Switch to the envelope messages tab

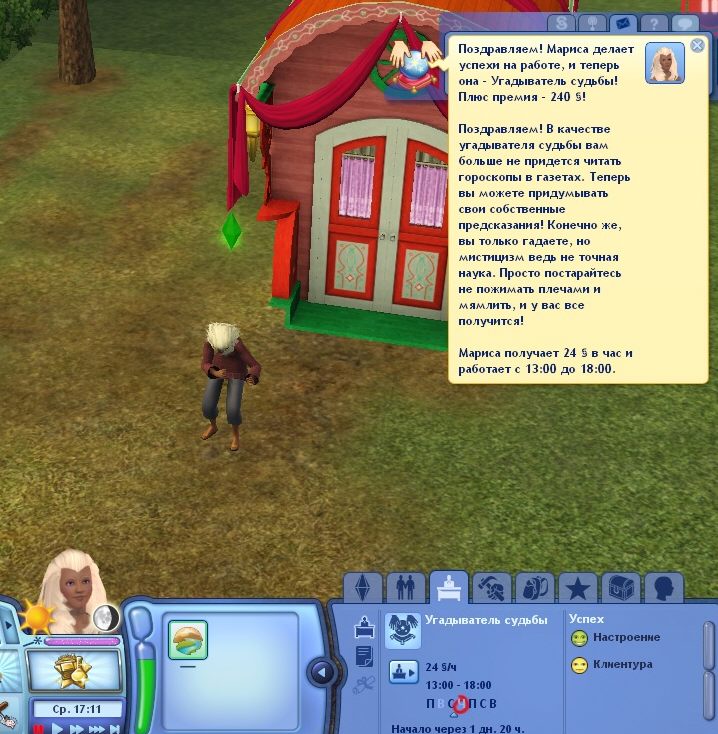point(622,23)
